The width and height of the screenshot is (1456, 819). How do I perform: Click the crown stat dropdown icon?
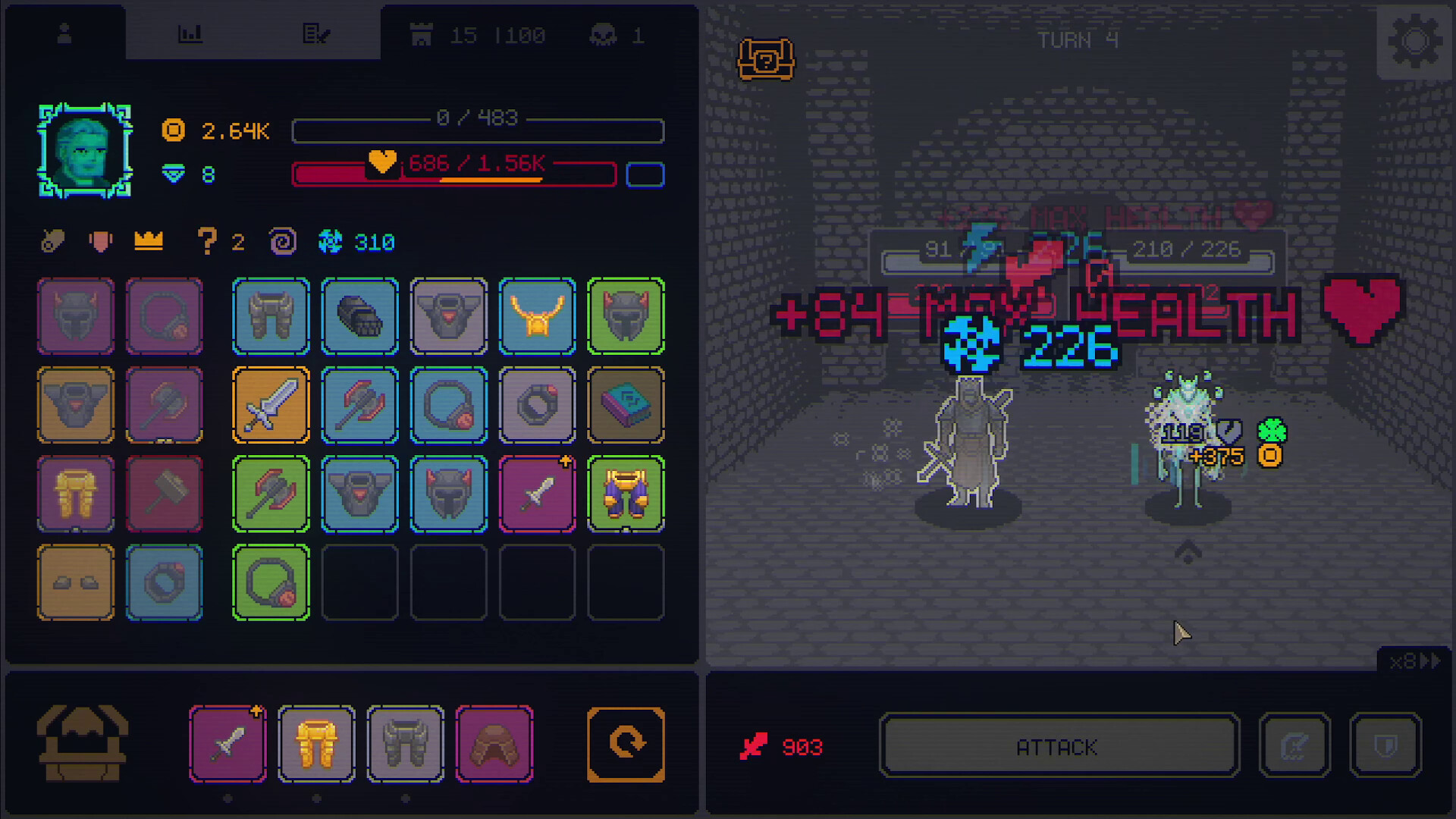147,241
